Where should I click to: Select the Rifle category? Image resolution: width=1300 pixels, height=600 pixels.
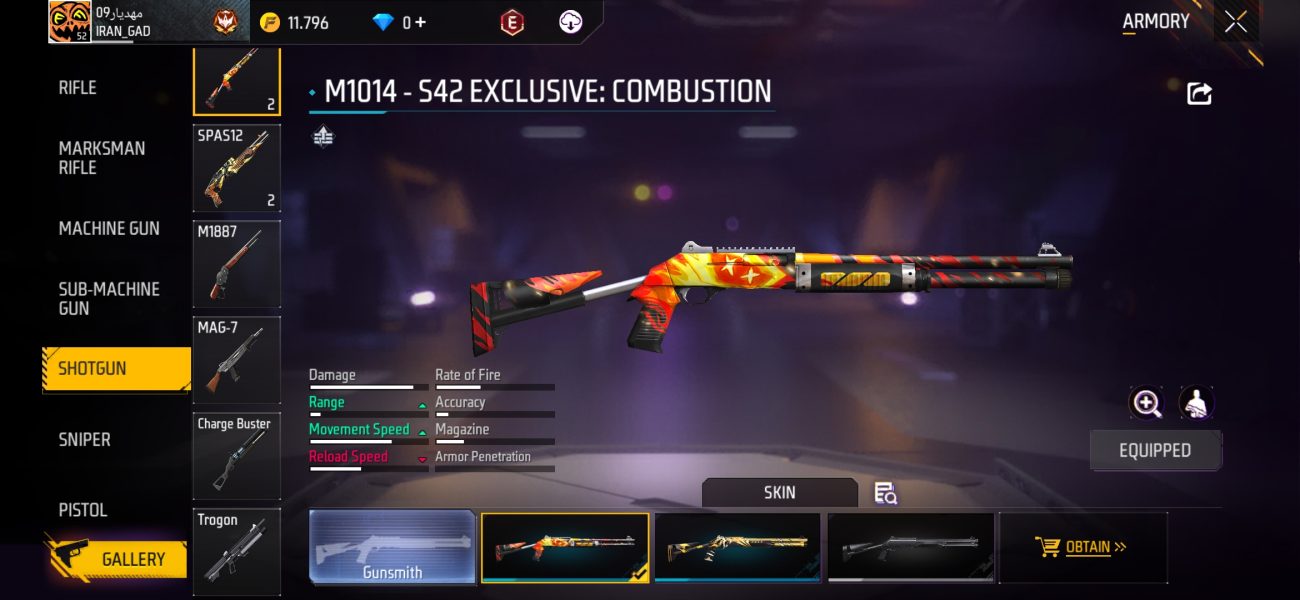[78, 88]
